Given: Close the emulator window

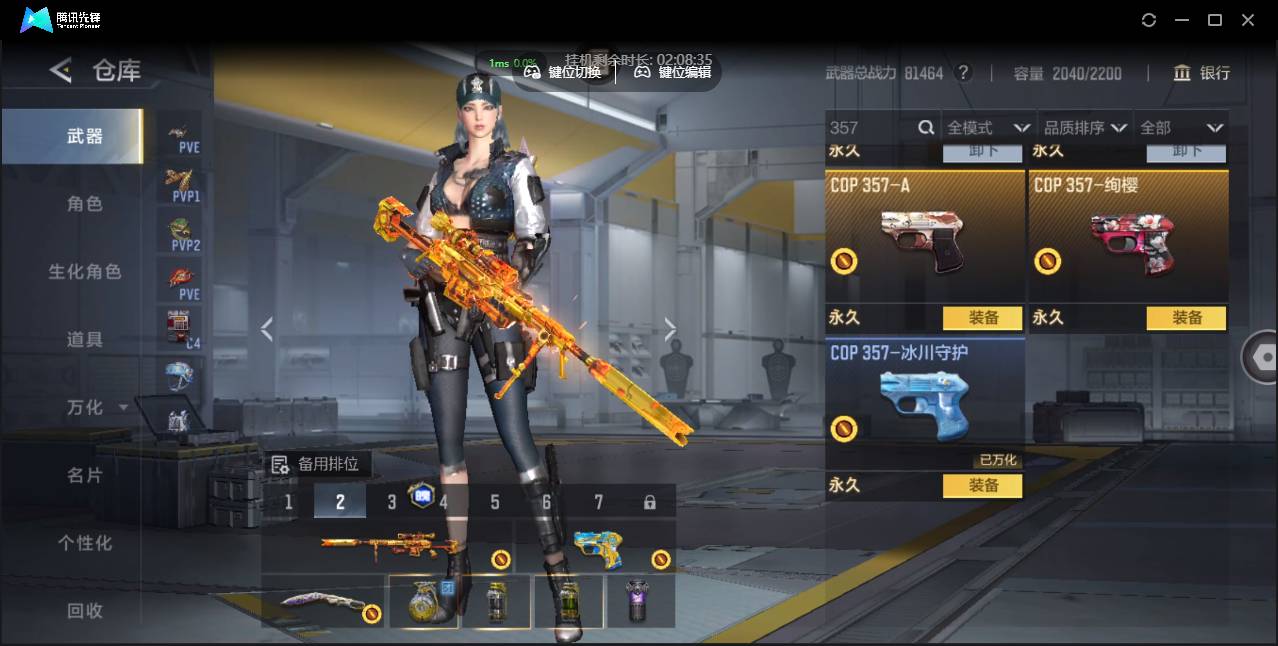Looking at the screenshot, I should coord(1248,20).
